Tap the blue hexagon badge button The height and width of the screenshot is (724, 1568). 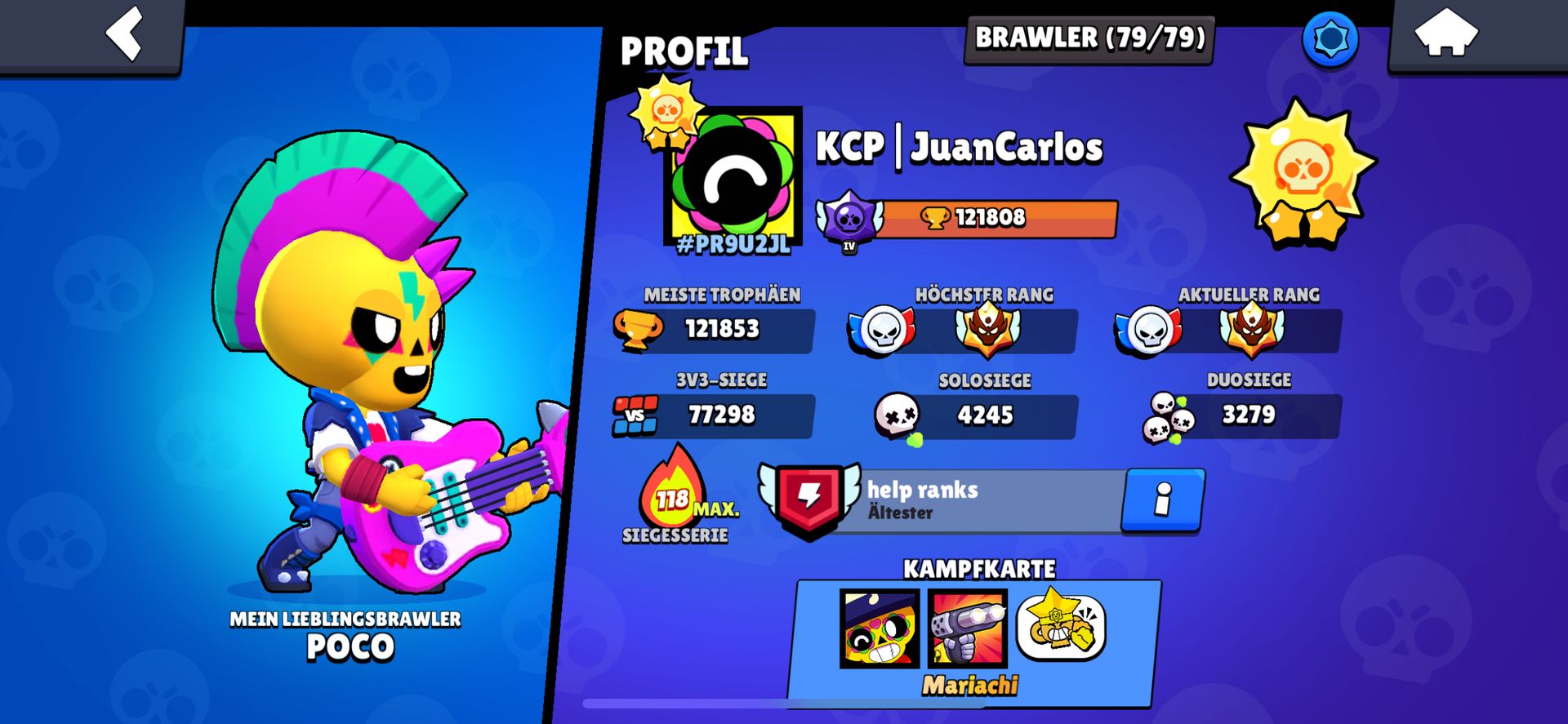[1330, 38]
